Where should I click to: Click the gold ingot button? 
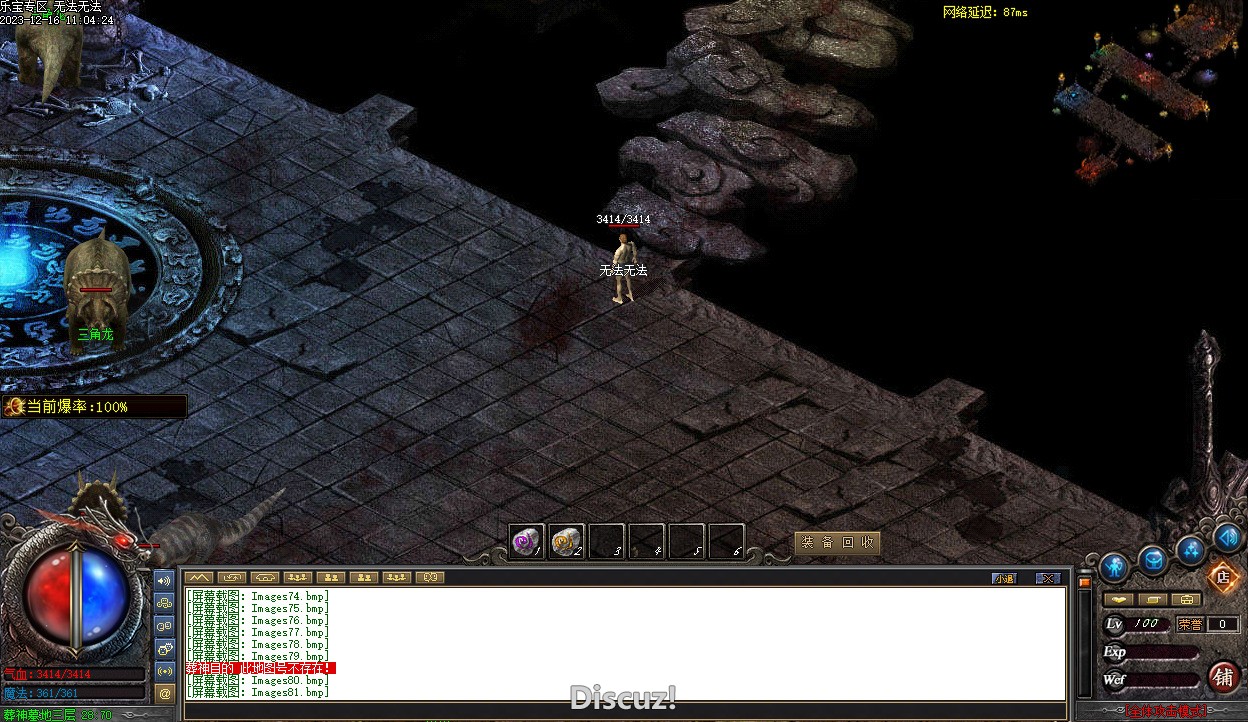point(1119,600)
